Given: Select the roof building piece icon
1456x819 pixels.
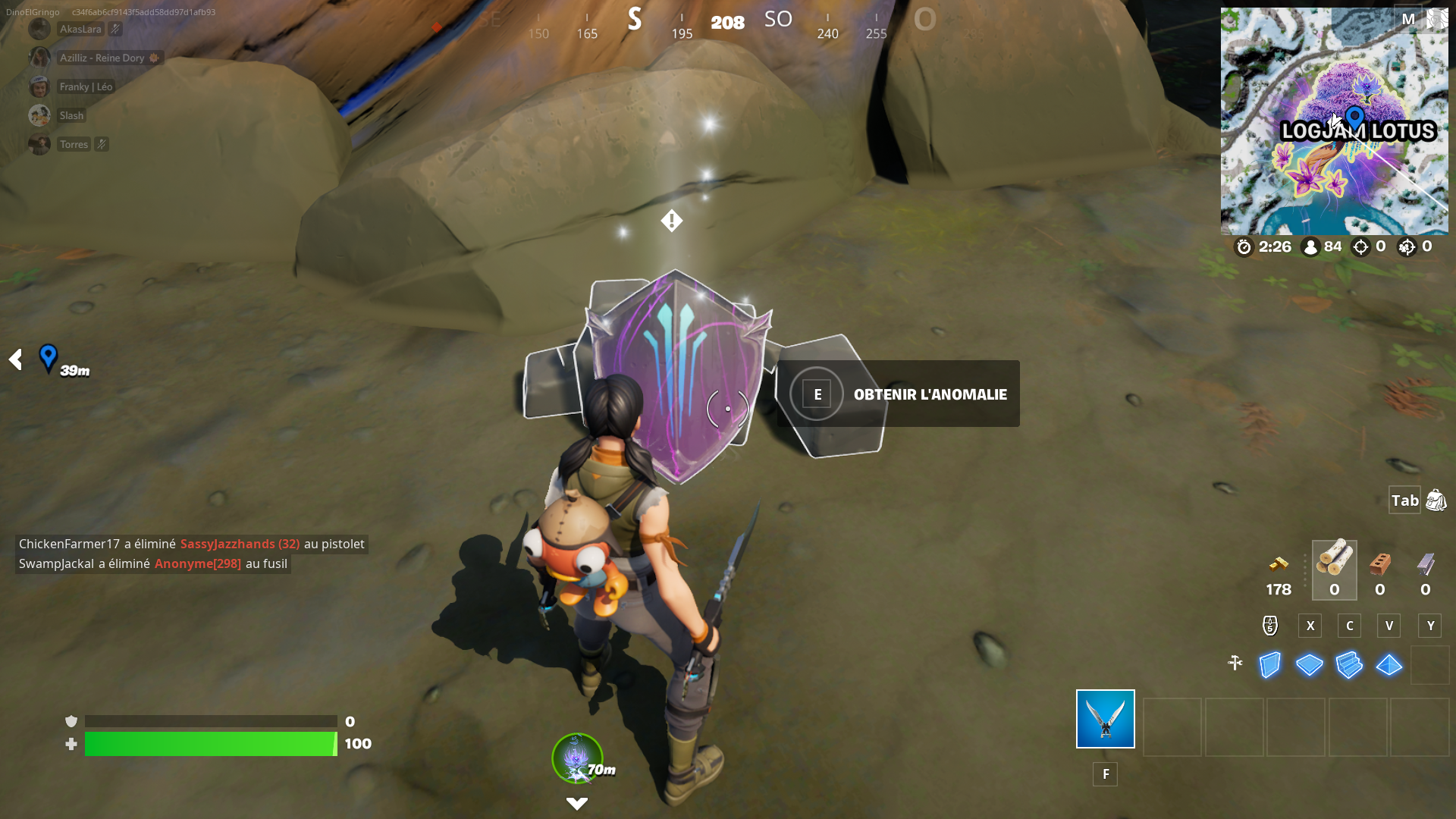Looking at the screenshot, I should point(1389,664).
